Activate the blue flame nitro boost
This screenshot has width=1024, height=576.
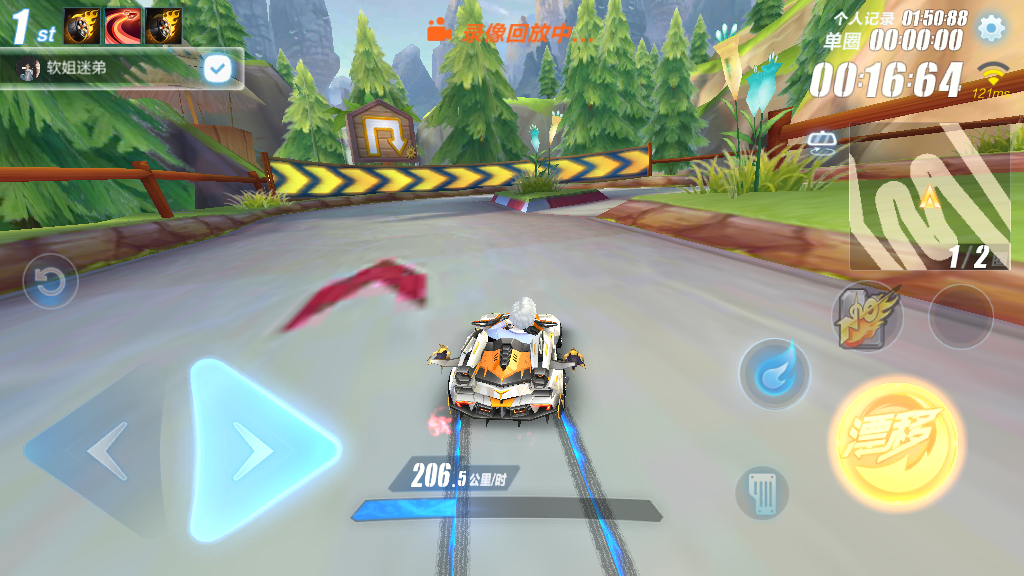click(x=773, y=374)
